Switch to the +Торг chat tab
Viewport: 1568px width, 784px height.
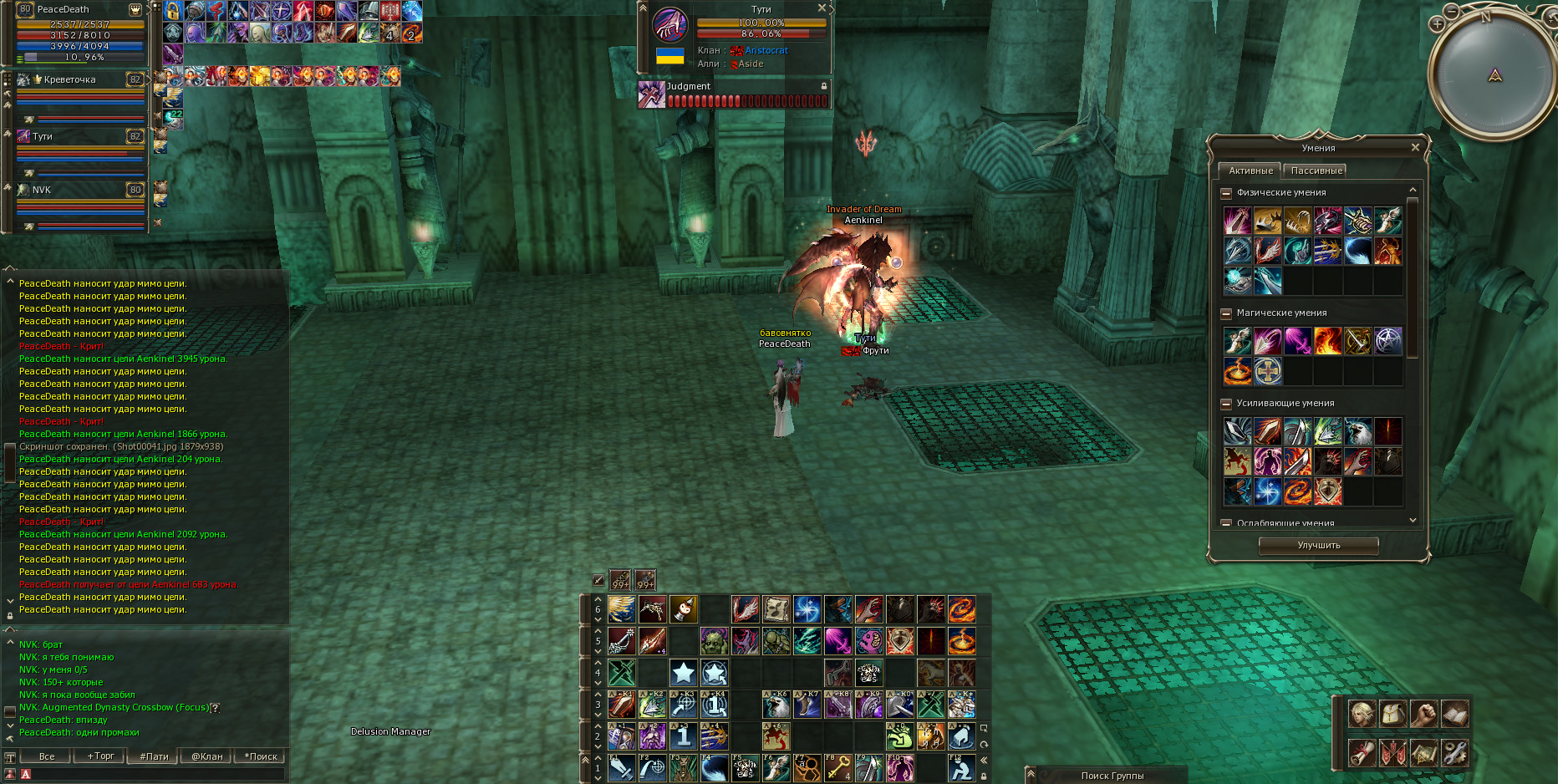(x=100, y=756)
